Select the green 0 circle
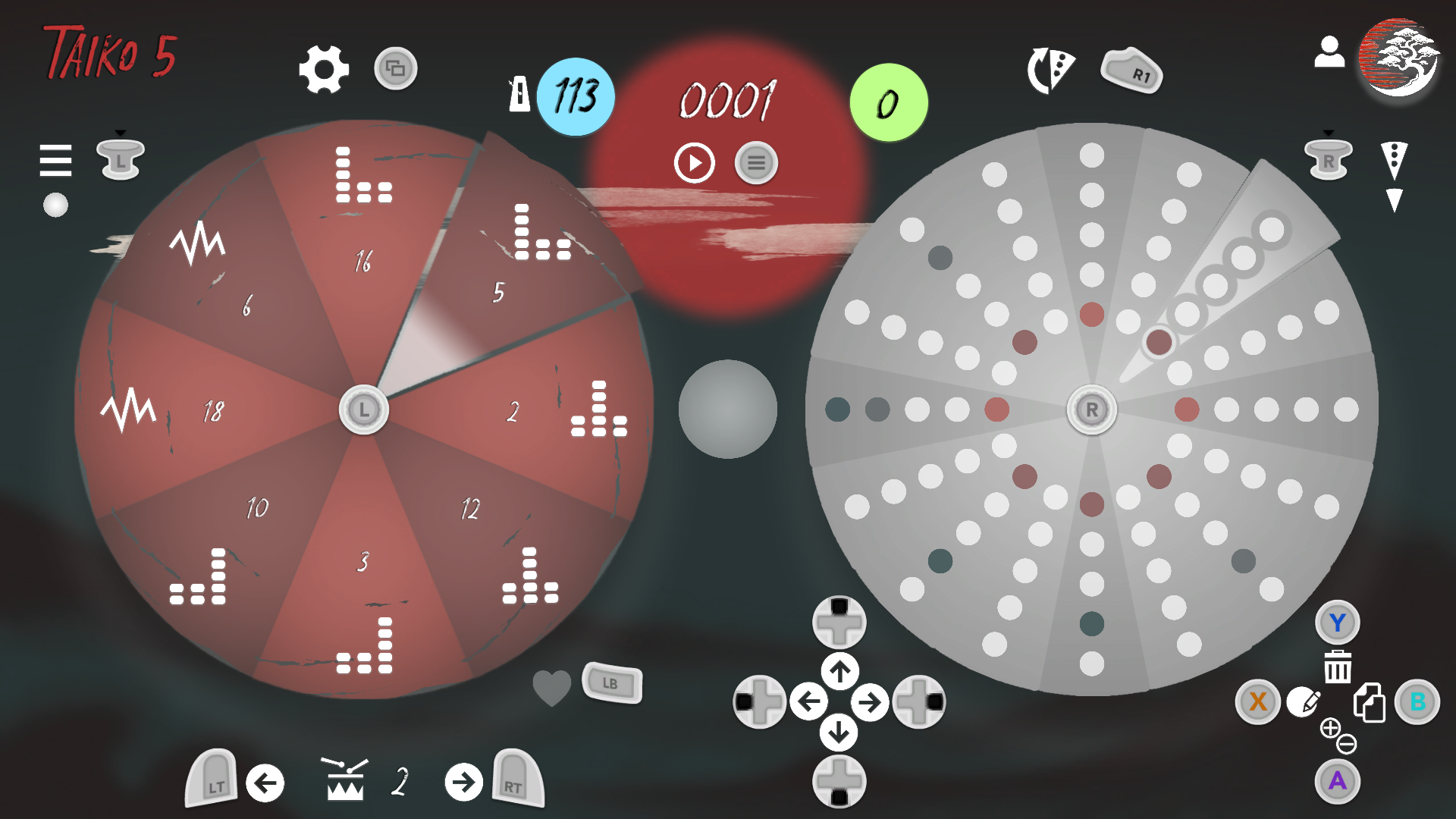 click(x=888, y=103)
